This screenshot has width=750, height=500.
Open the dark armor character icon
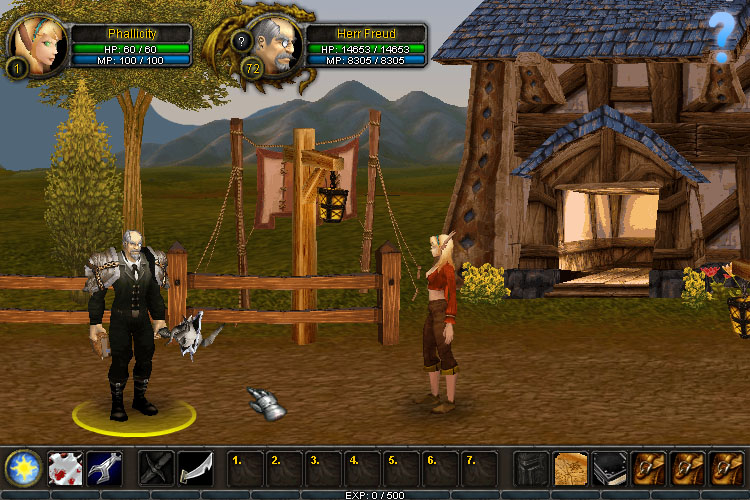pyautogui.click(x=531, y=467)
